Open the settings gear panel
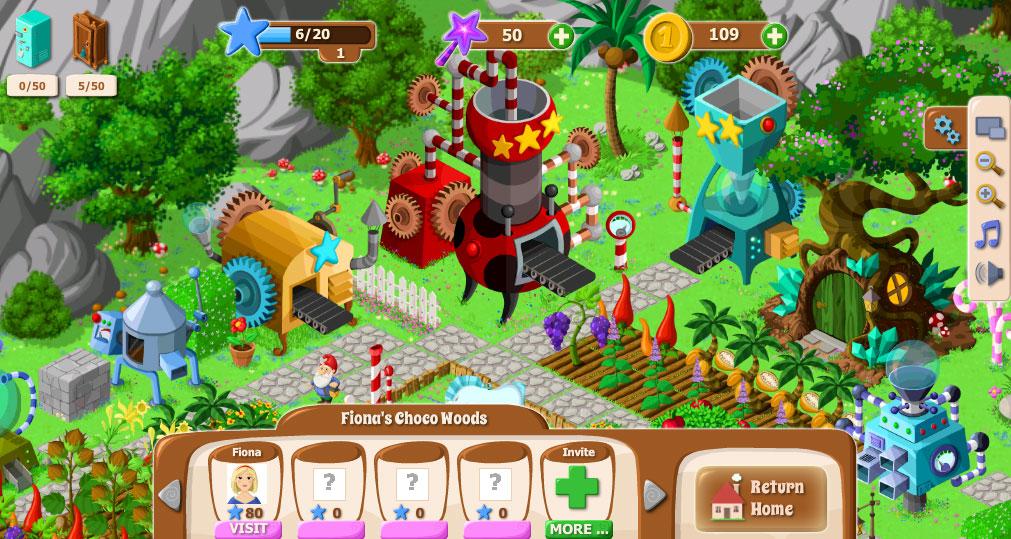 click(945, 129)
